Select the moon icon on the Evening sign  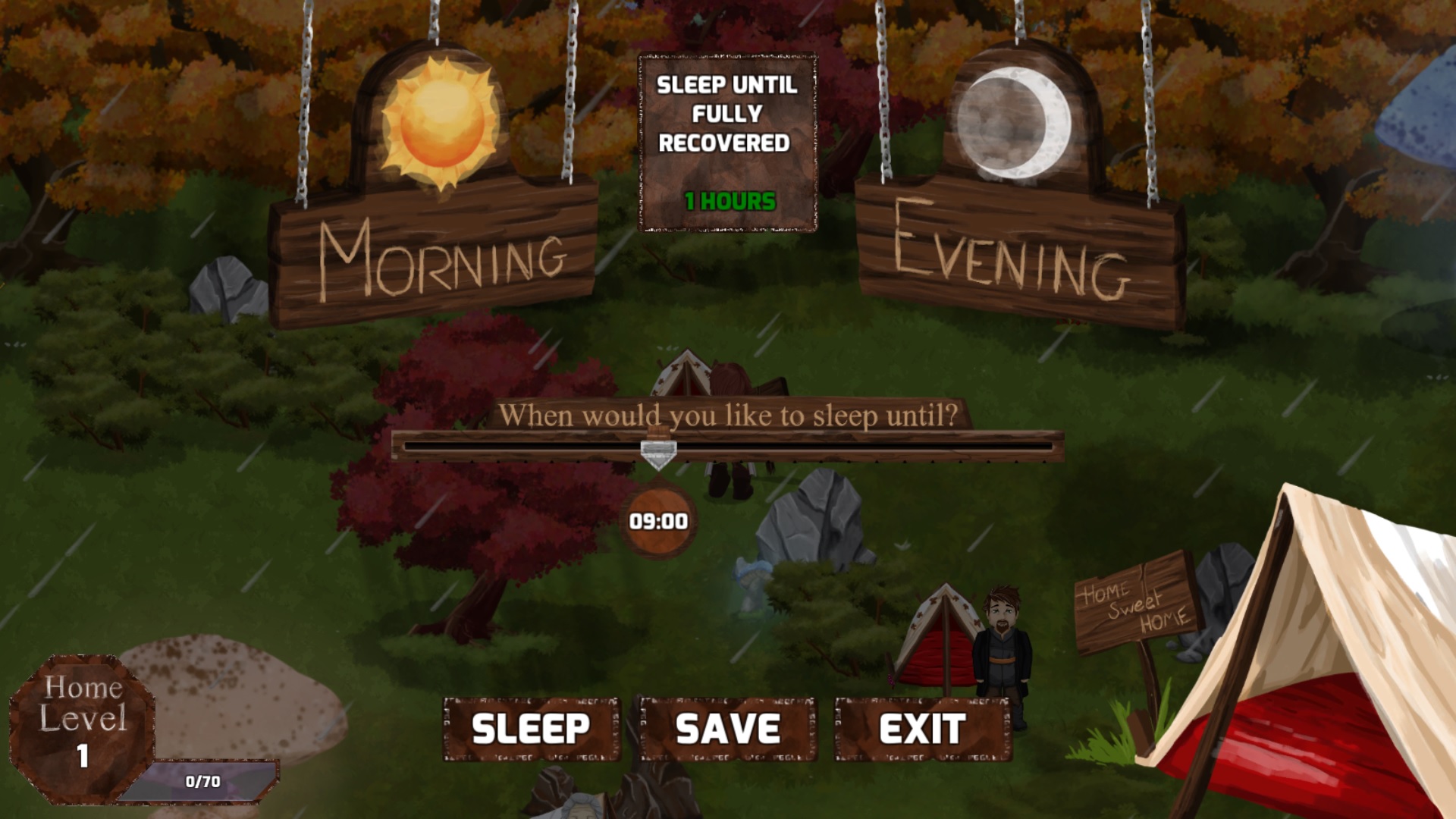pos(1016,121)
